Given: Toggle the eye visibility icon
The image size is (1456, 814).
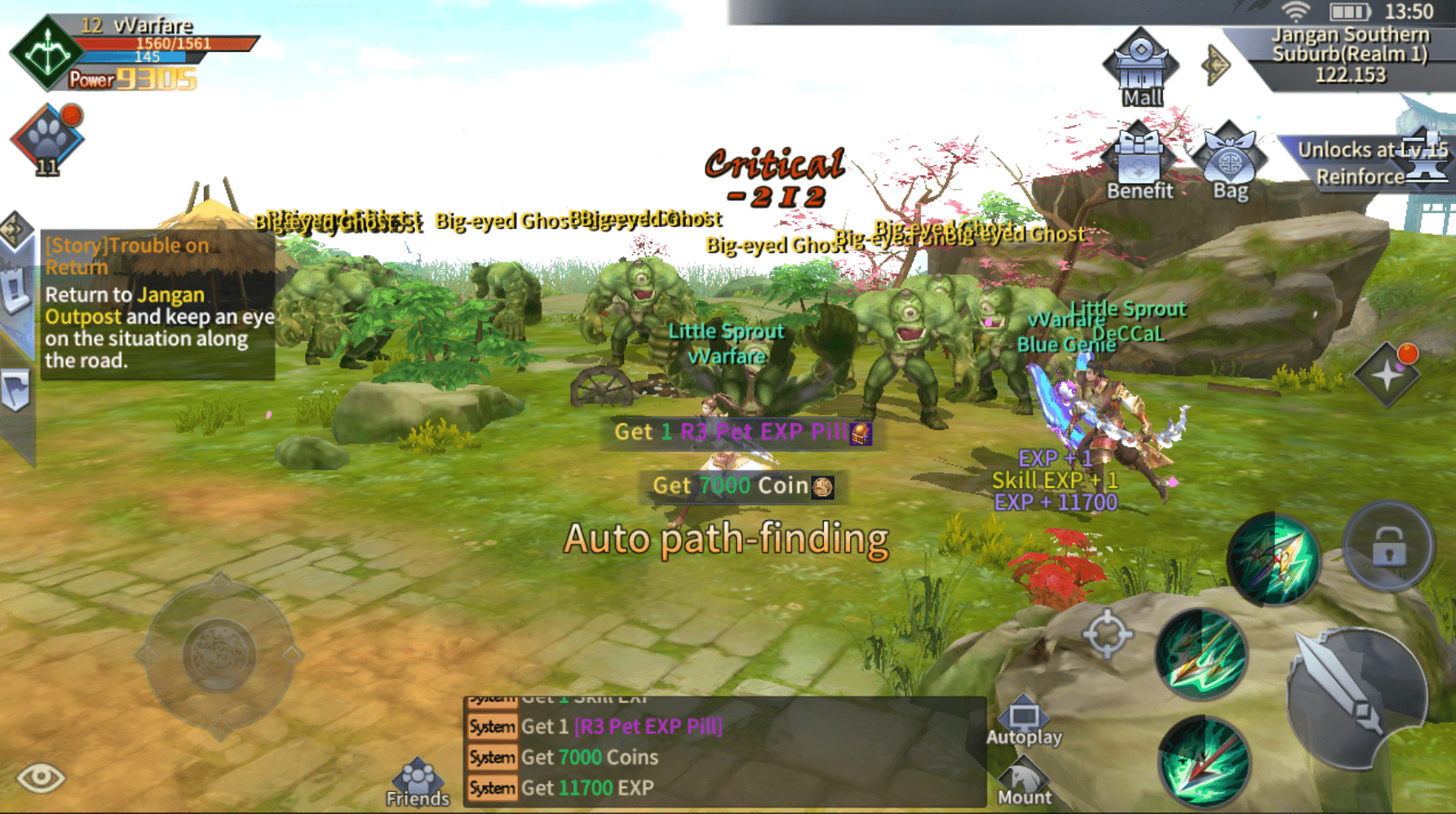Looking at the screenshot, I should [x=40, y=777].
